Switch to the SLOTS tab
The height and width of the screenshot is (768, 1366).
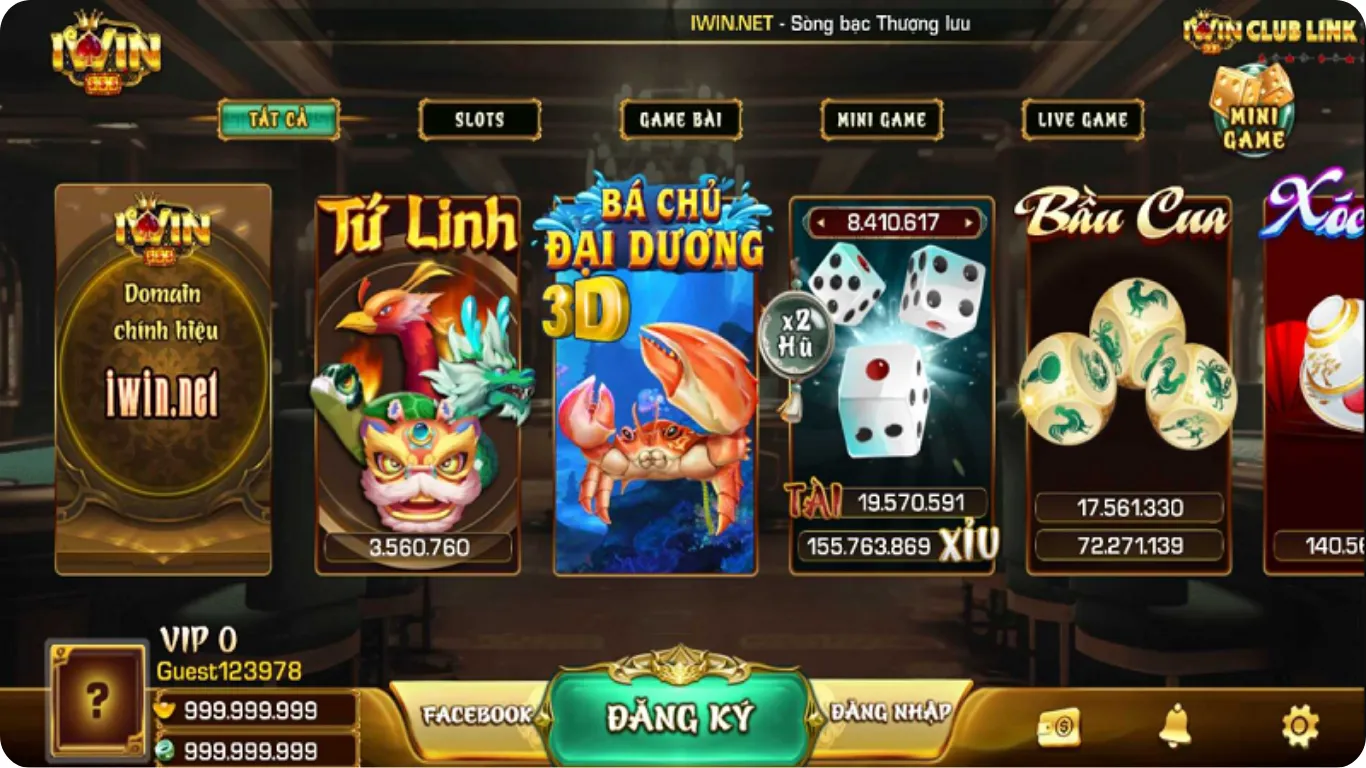pyautogui.click(x=479, y=119)
